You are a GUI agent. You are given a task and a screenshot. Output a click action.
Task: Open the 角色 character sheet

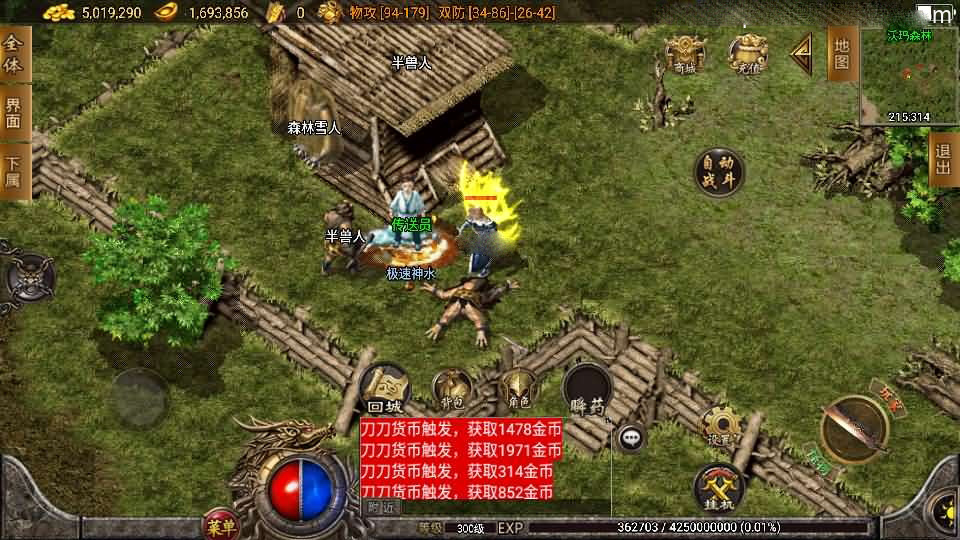[x=519, y=389]
